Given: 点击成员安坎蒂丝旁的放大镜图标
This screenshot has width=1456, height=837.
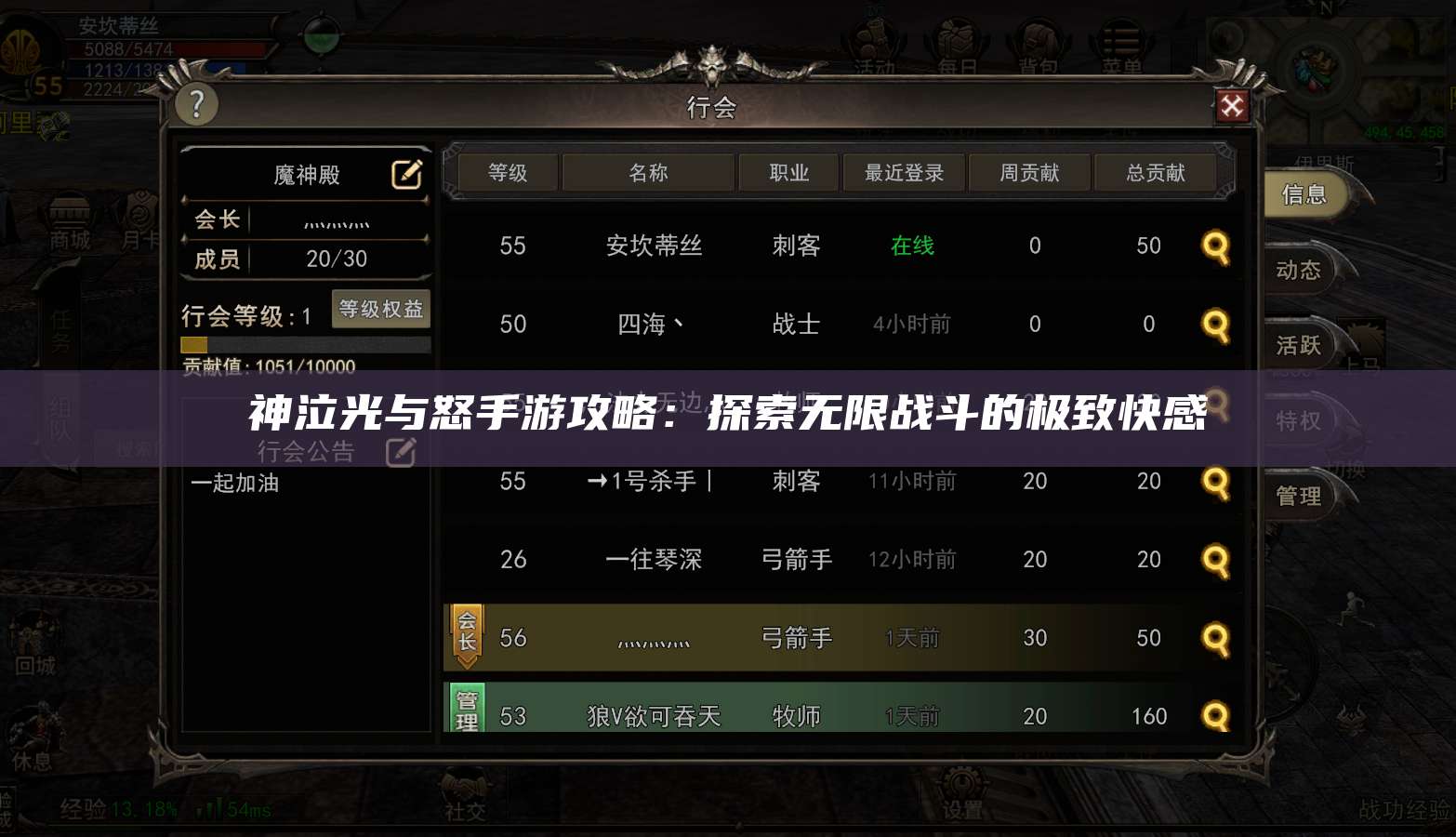Looking at the screenshot, I should 1215,246.
